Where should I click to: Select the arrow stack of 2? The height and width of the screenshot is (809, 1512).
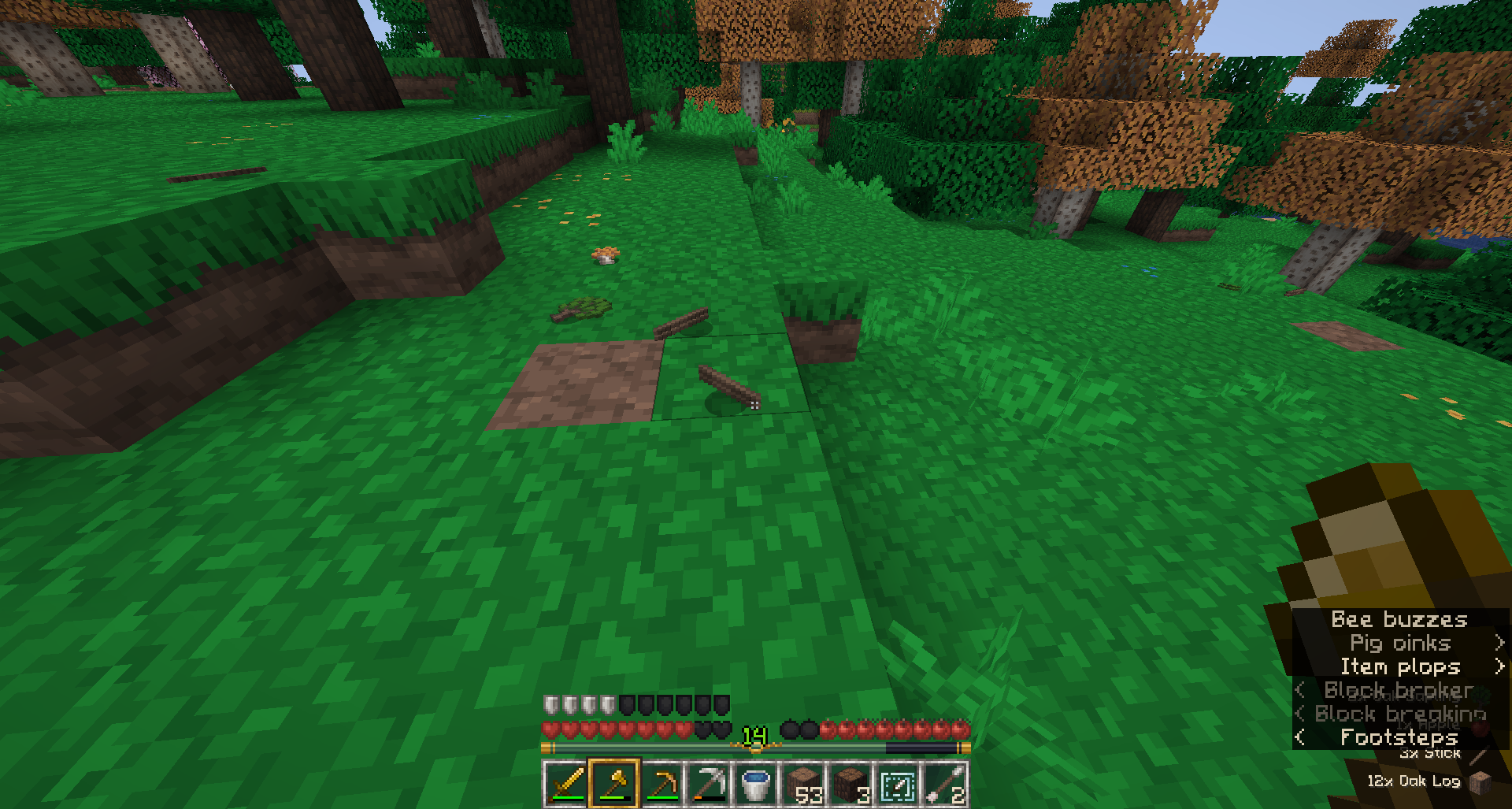945,785
